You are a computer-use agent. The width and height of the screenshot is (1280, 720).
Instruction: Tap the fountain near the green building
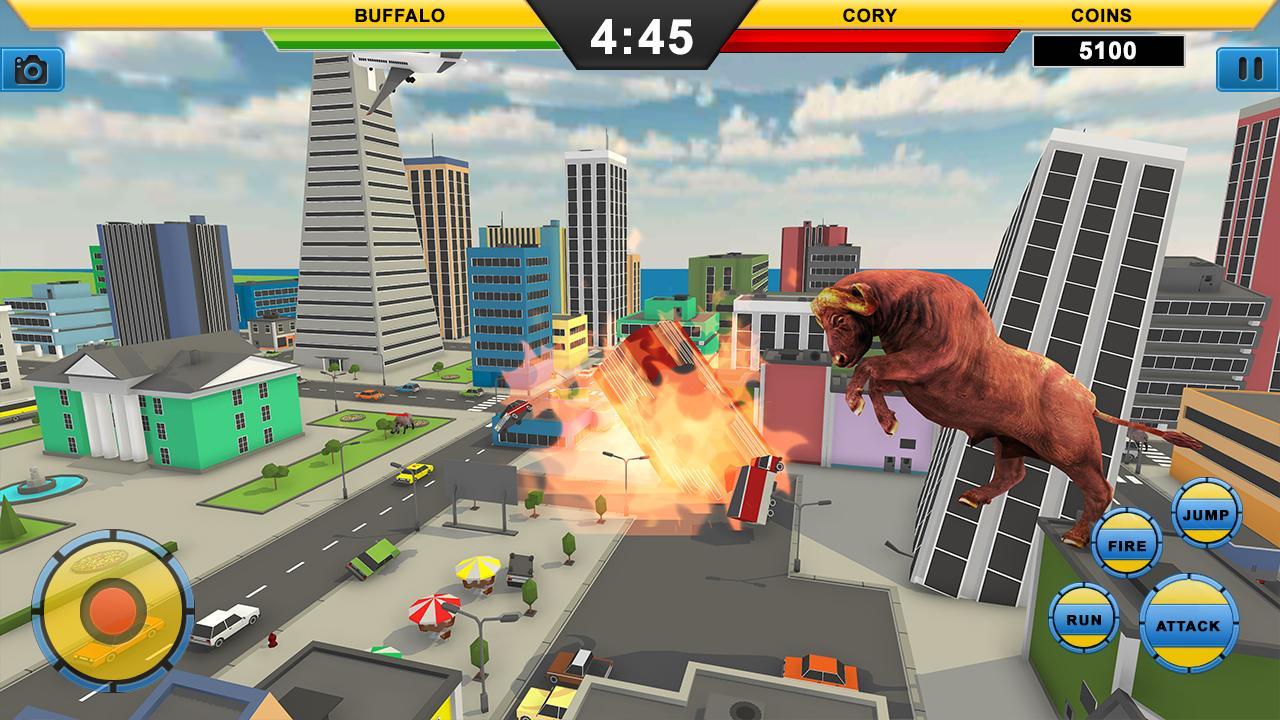point(40,487)
